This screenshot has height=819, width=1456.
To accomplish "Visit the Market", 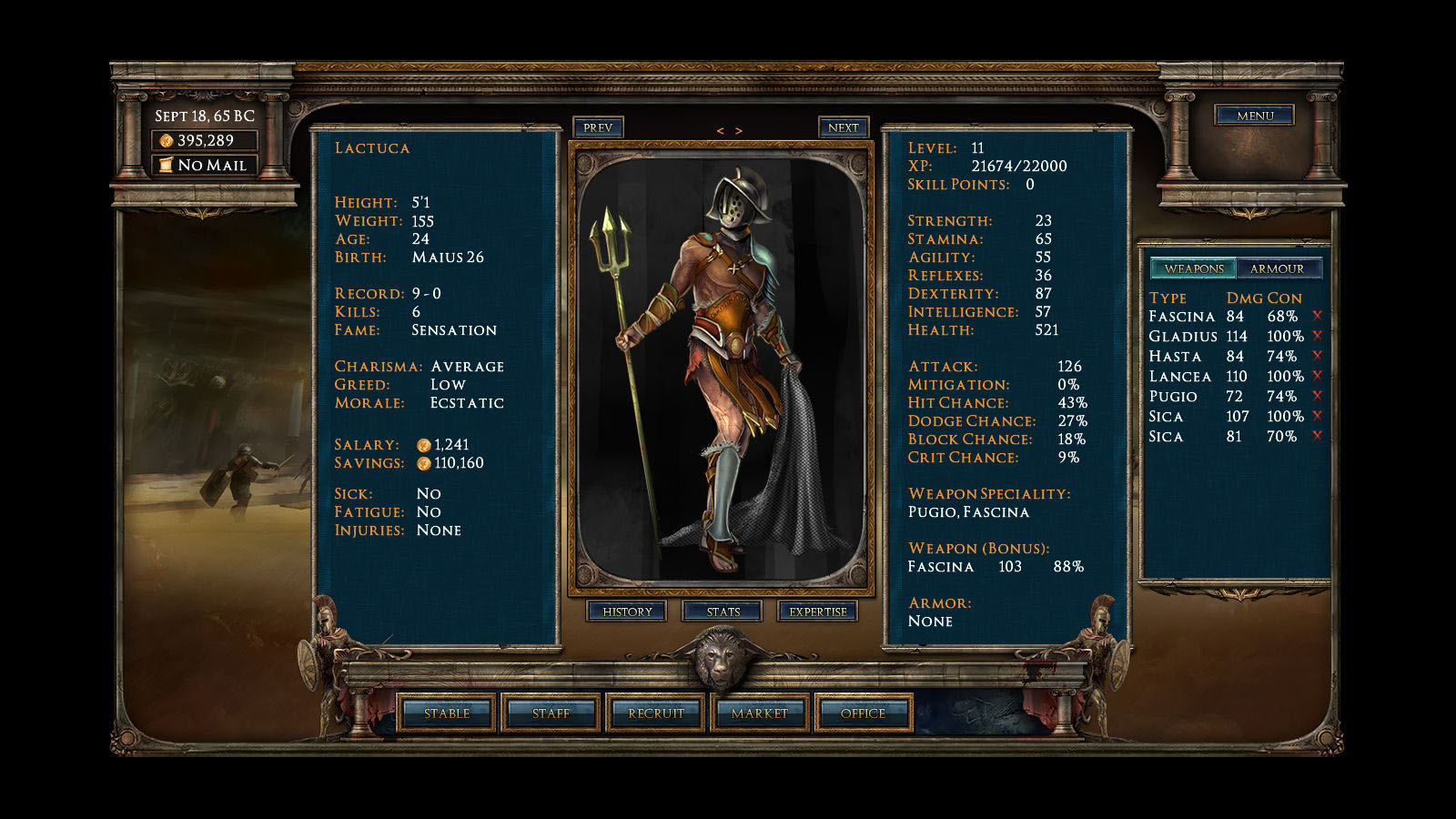I will tap(759, 713).
